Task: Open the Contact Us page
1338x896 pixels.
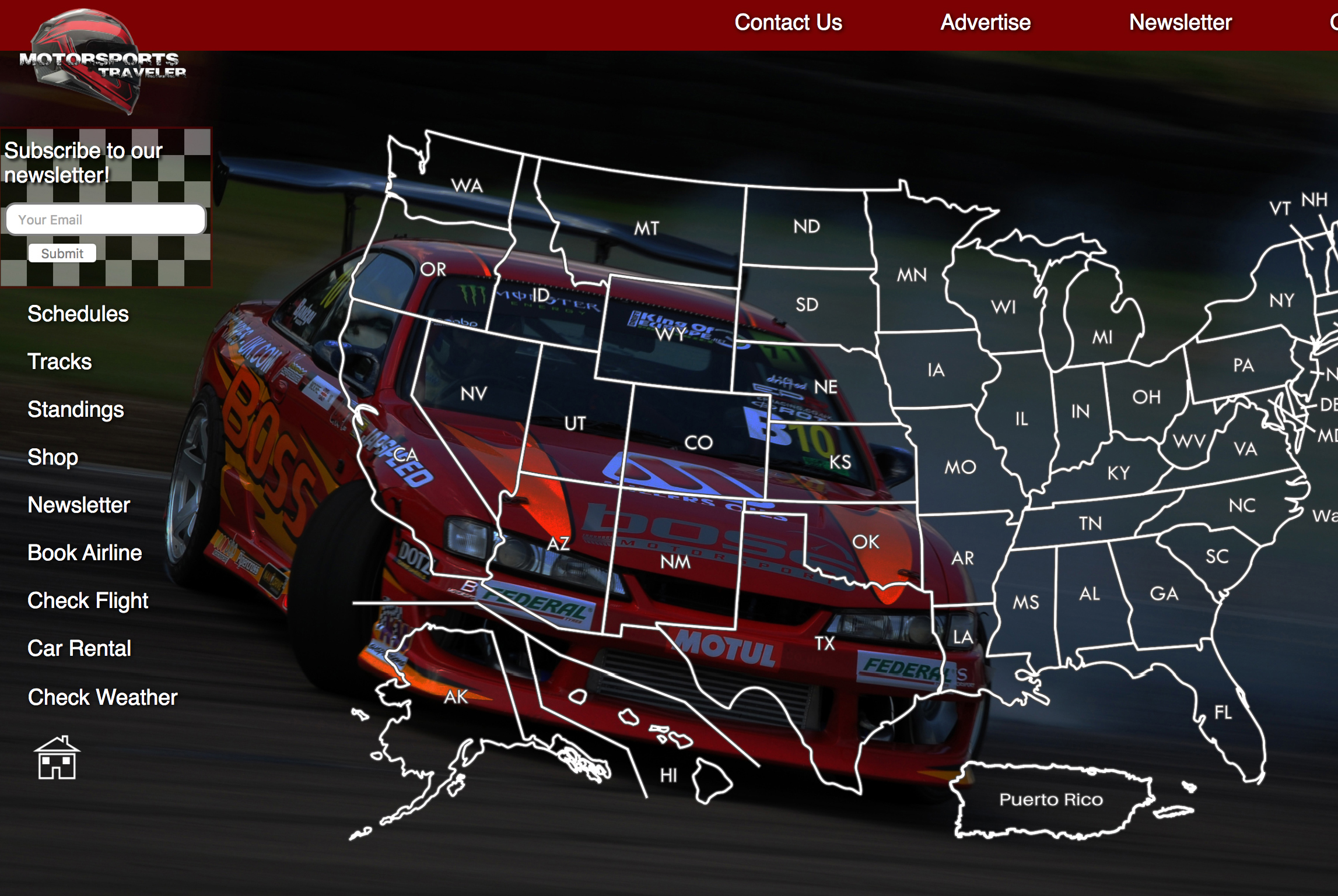Action: click(788, 23)
